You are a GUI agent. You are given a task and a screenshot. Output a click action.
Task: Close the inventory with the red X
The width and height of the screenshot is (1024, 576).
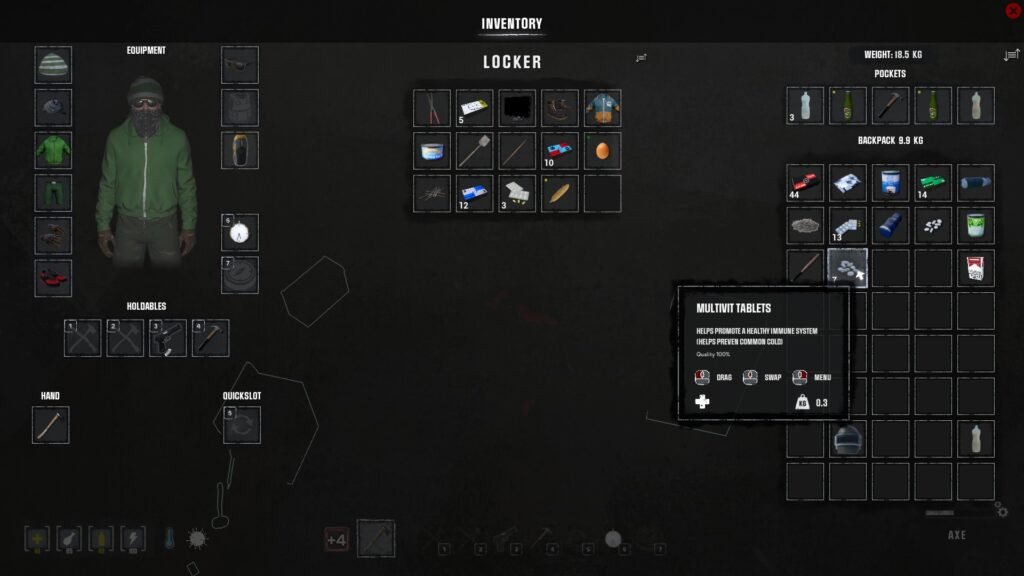click(1012, 11)
